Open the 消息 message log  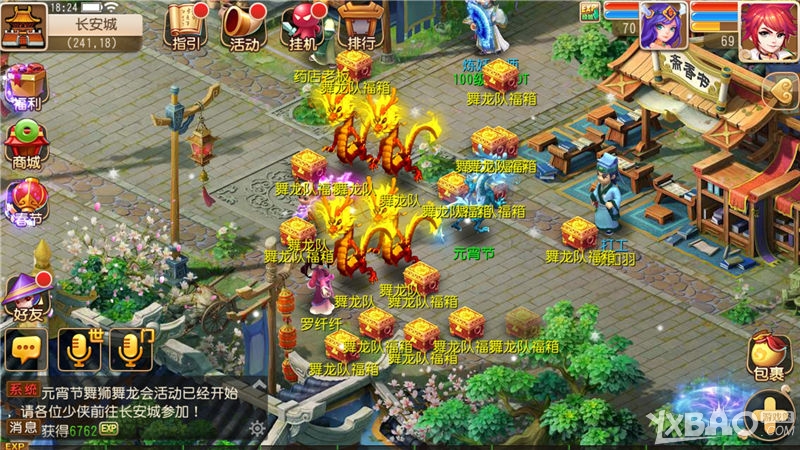coord(22,428)
